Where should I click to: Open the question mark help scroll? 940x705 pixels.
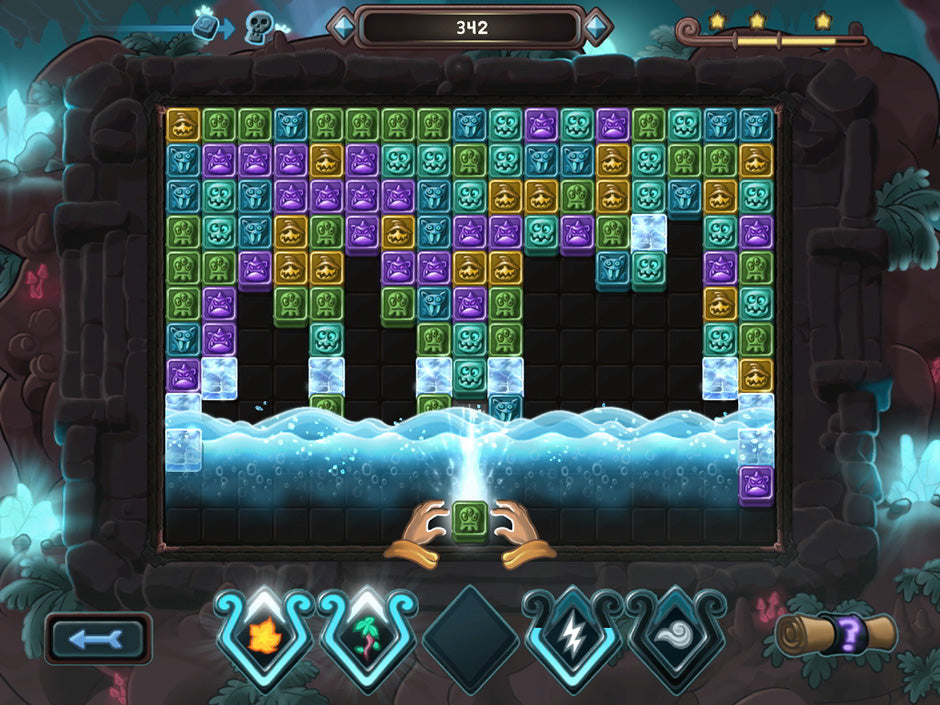[836, 635]
